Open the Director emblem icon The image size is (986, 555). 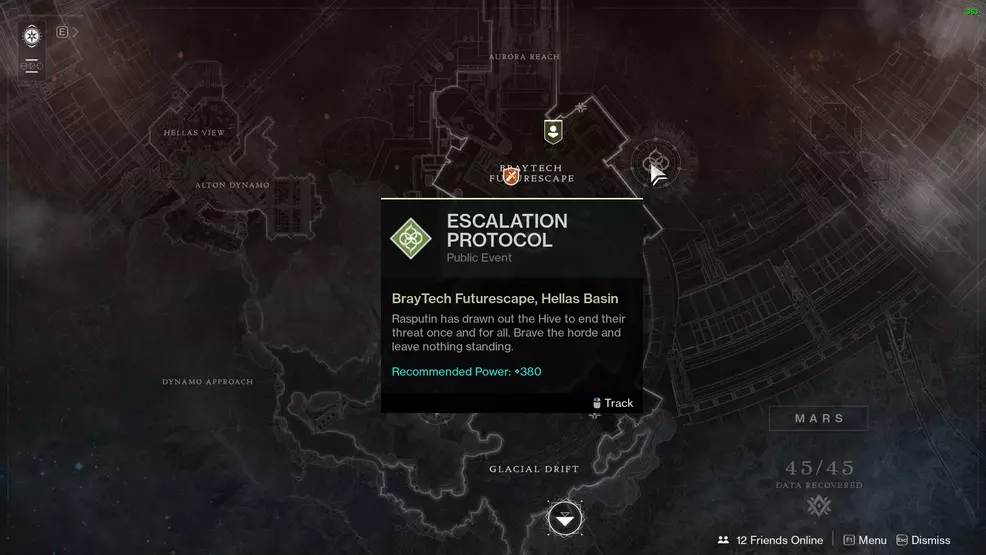tap(32, 36)
